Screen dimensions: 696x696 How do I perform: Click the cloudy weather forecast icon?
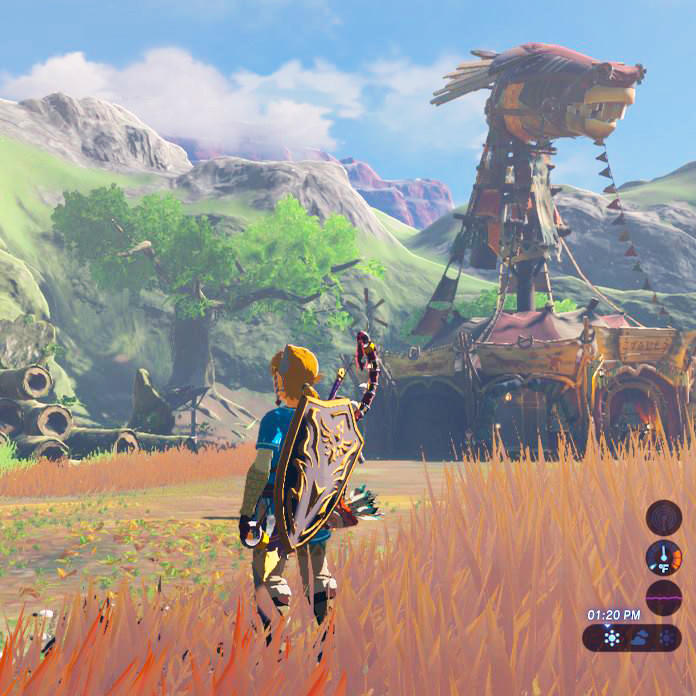pyautogui.click(x=638, y=638)
